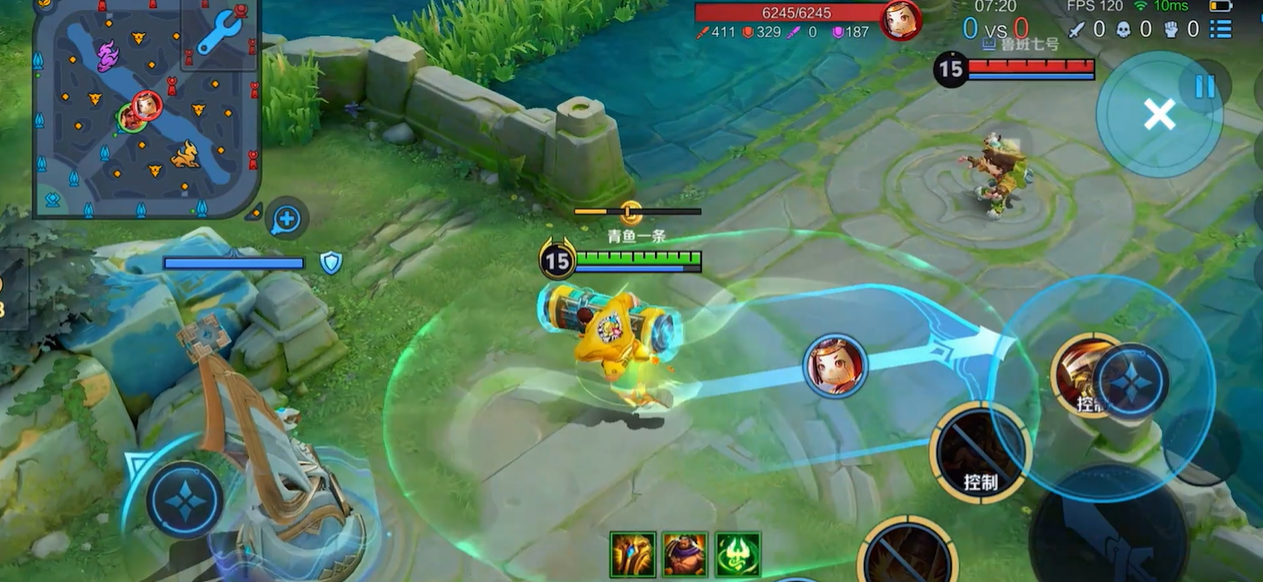
Task: Tap the blue shield icon
Action: pyautogui.click(x=331, y=263)
